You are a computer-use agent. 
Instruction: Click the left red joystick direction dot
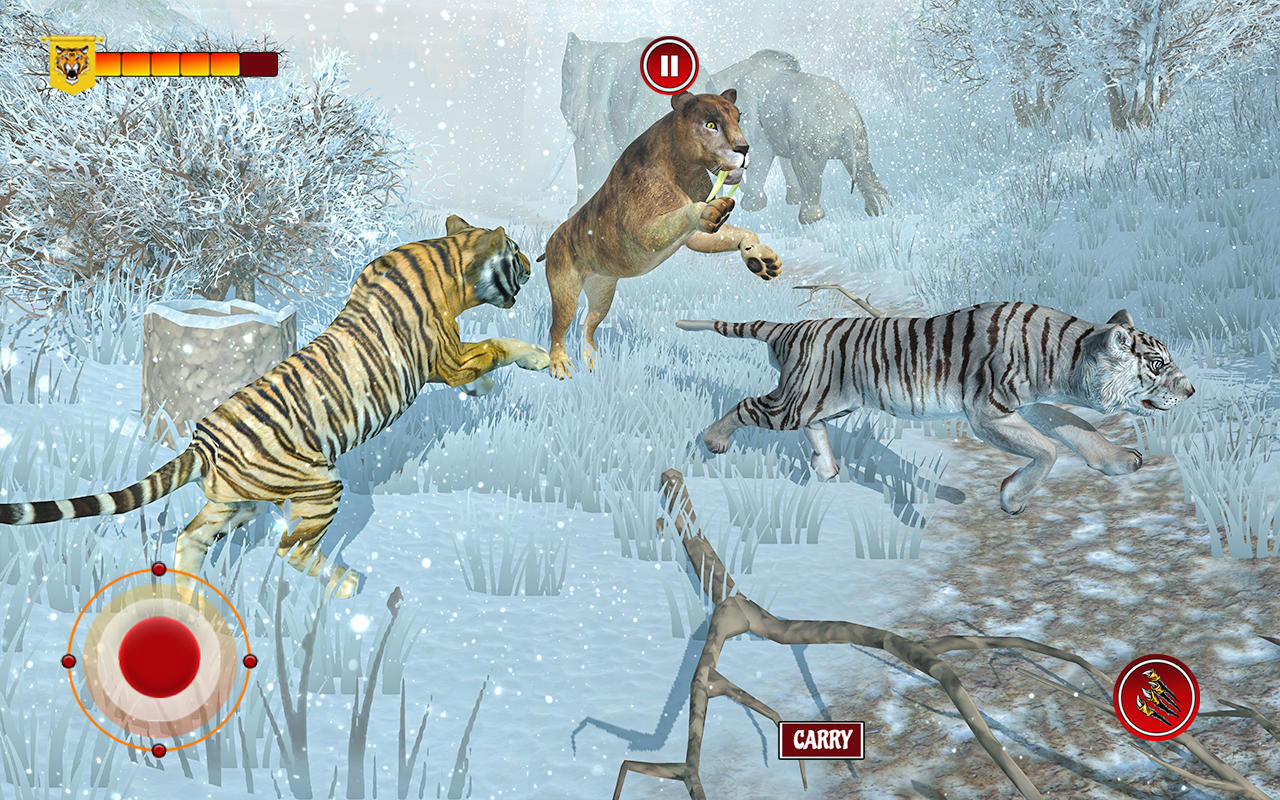point(67,660)
